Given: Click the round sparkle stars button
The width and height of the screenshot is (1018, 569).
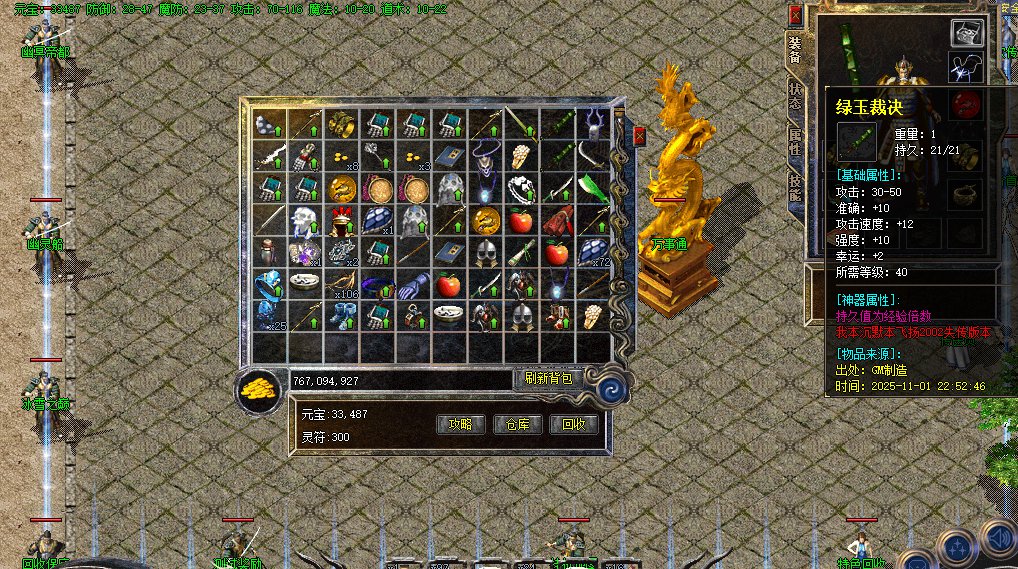Looking at the screenshot, I should (x=958, y=546).
